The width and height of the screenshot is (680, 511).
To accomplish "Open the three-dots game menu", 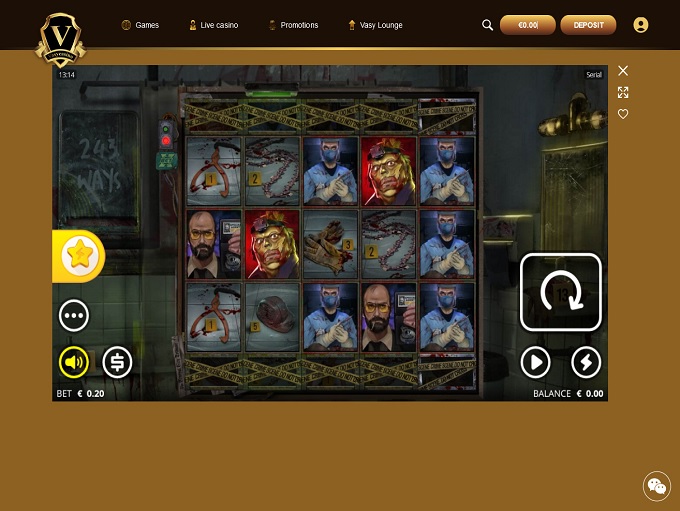I will (x=74, y=315).
